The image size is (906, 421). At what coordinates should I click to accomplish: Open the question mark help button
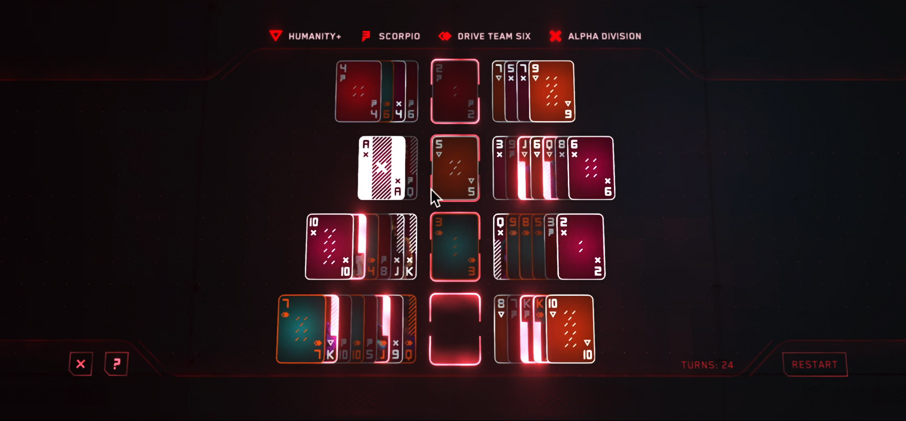tap(116, 364)
